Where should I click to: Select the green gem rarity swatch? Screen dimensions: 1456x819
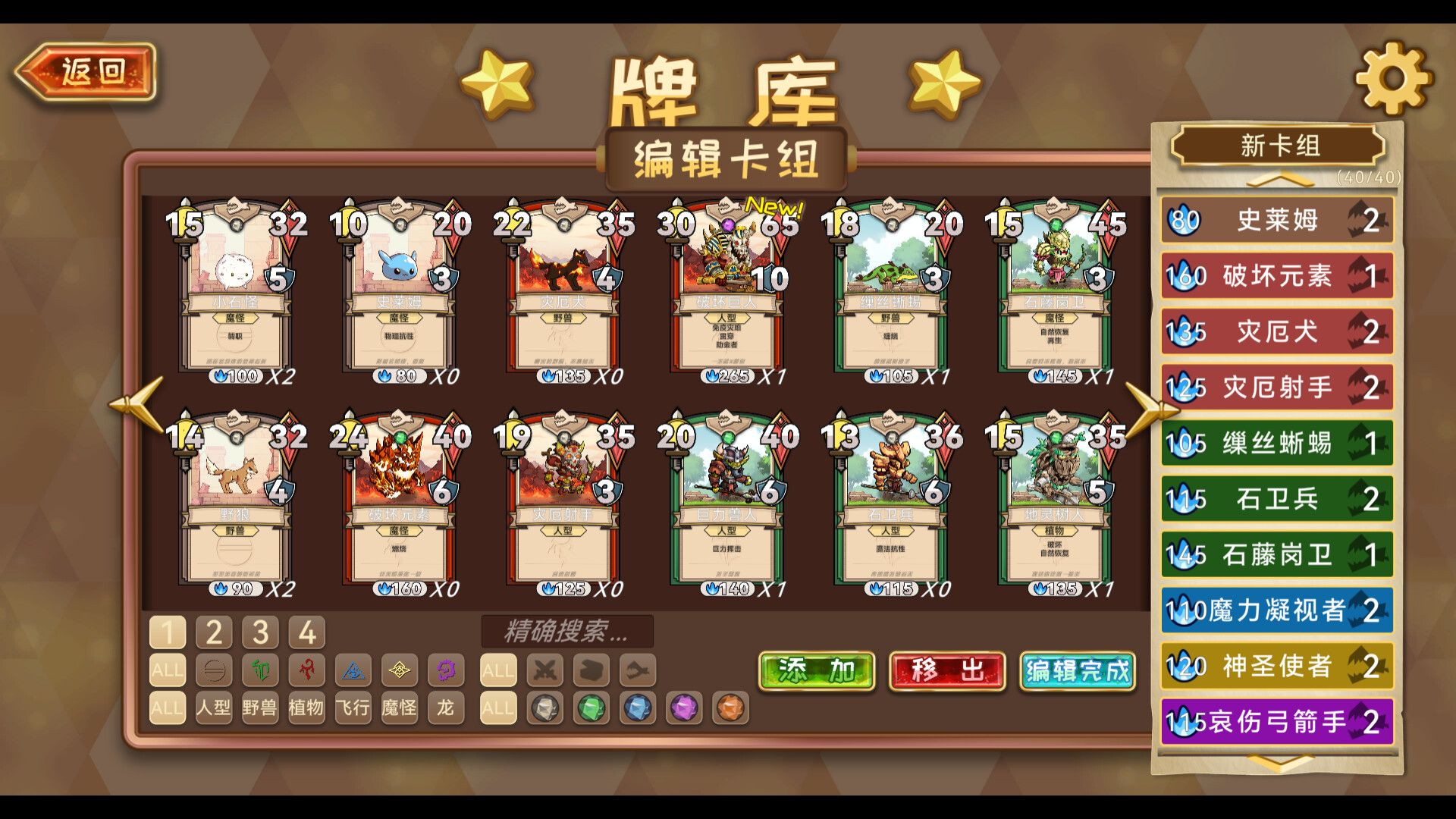click(591, 708)
